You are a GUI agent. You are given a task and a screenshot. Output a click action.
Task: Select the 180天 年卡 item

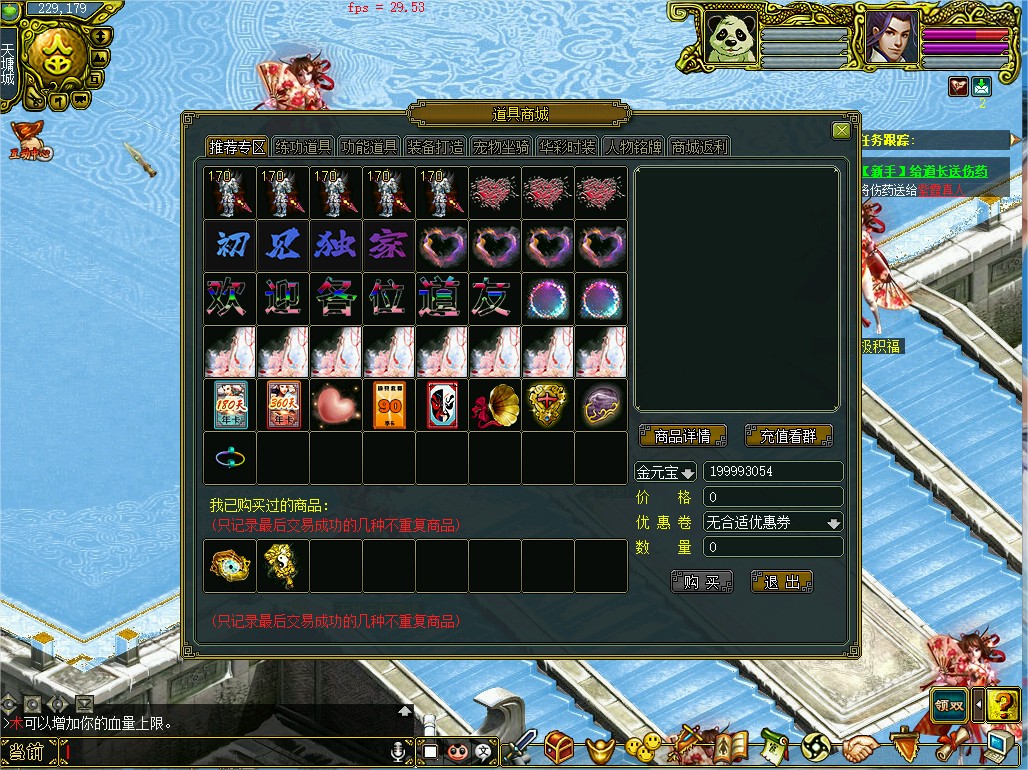coord(230,405)
